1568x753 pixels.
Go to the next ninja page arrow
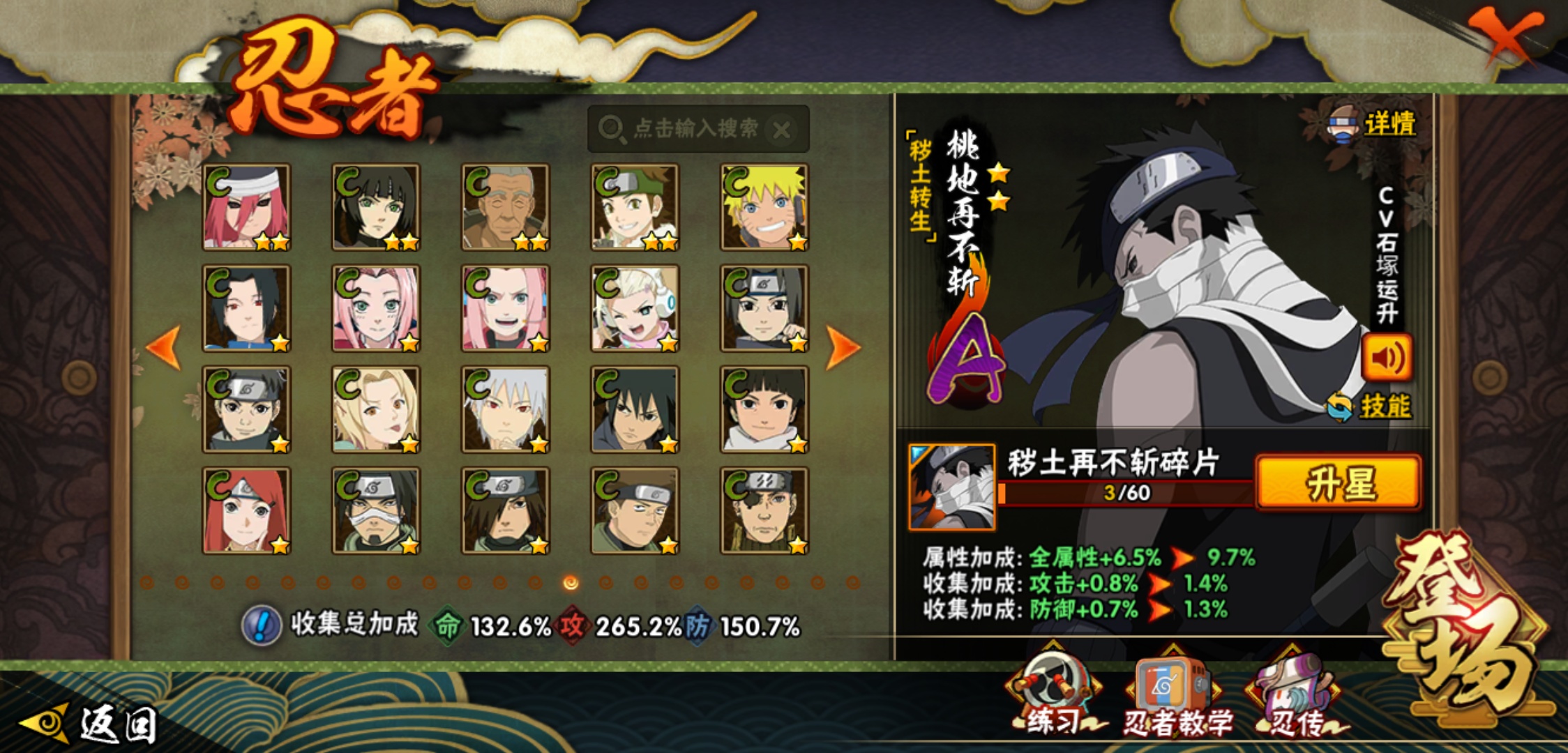843,347
